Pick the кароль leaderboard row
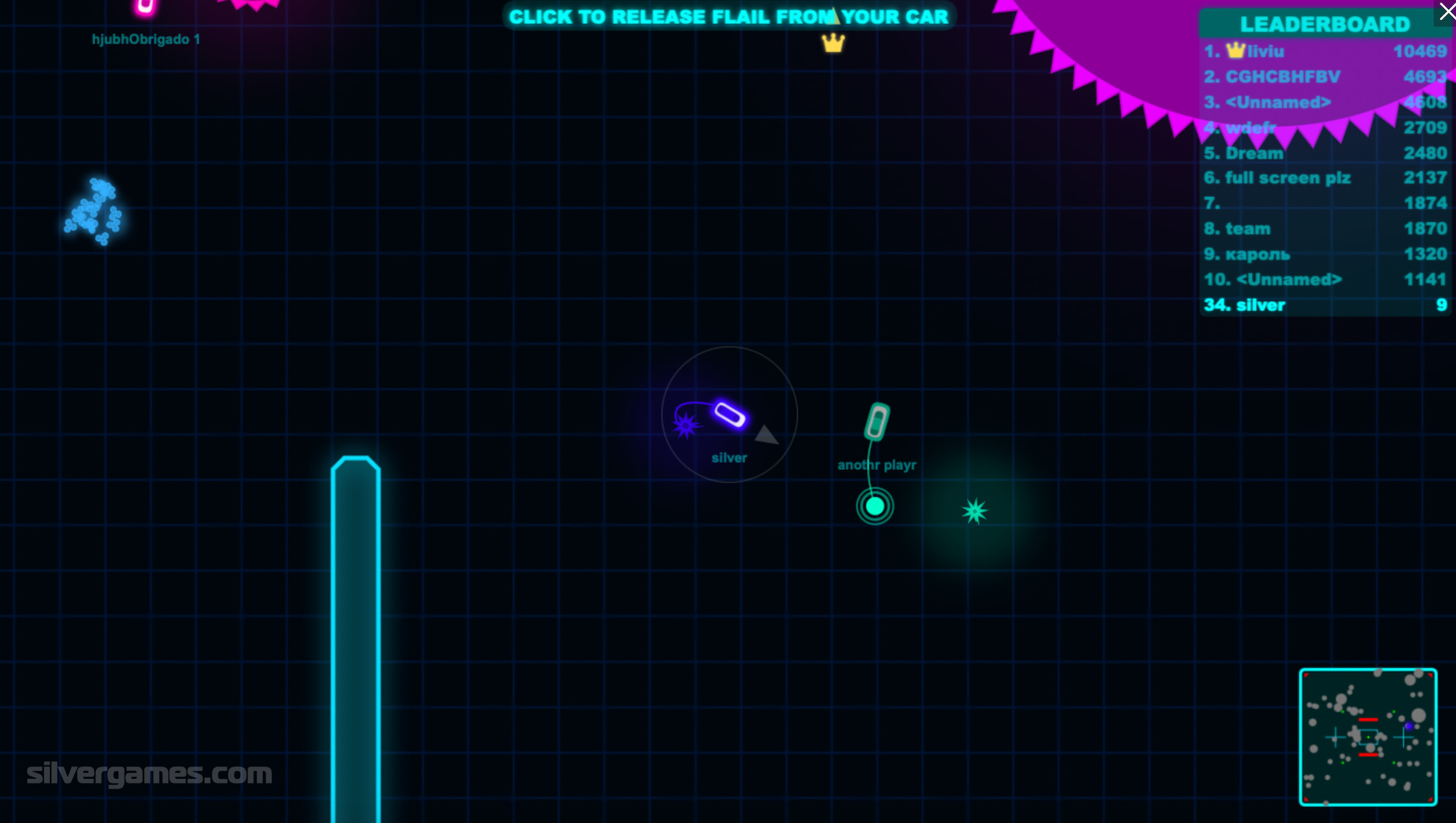Screen dimensions: 1456x823 click(1325, 254)
